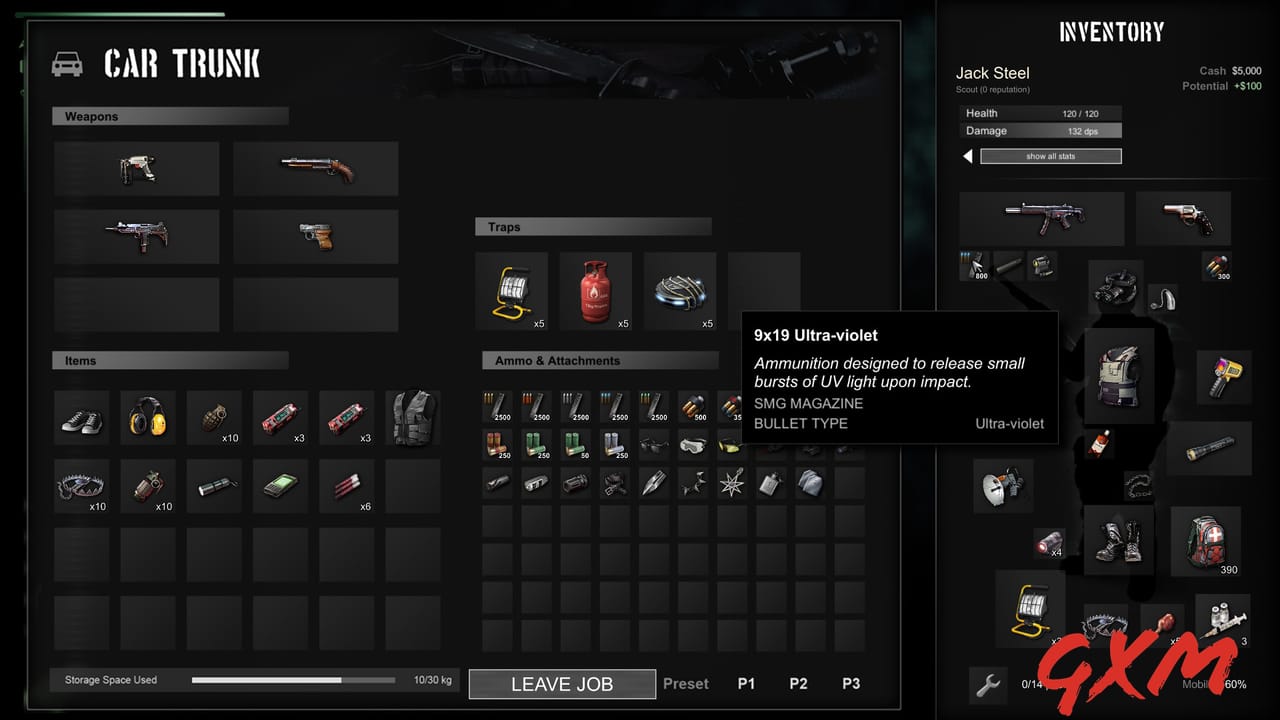Click the medic backpack in the inventory
The width and height of the screenshot is (1280, 720).
[1206, 540]
